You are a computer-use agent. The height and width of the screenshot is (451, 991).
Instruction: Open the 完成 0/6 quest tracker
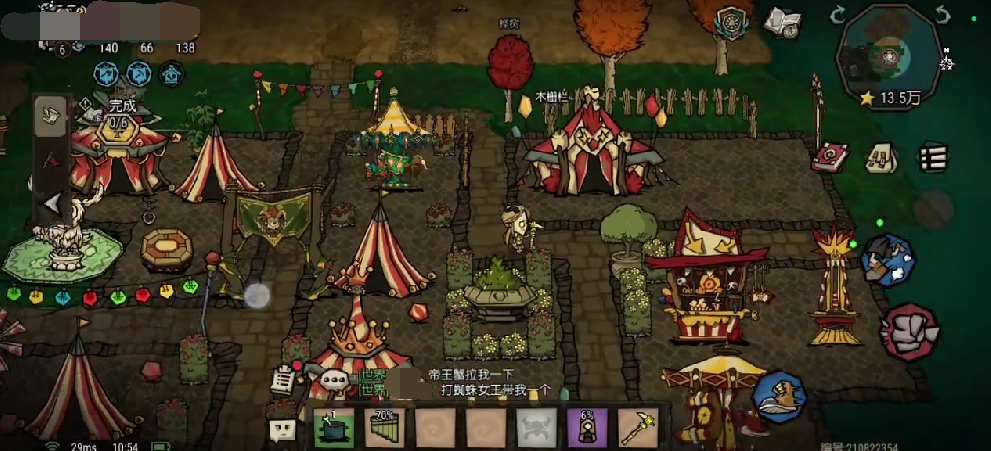click(120, 113)
